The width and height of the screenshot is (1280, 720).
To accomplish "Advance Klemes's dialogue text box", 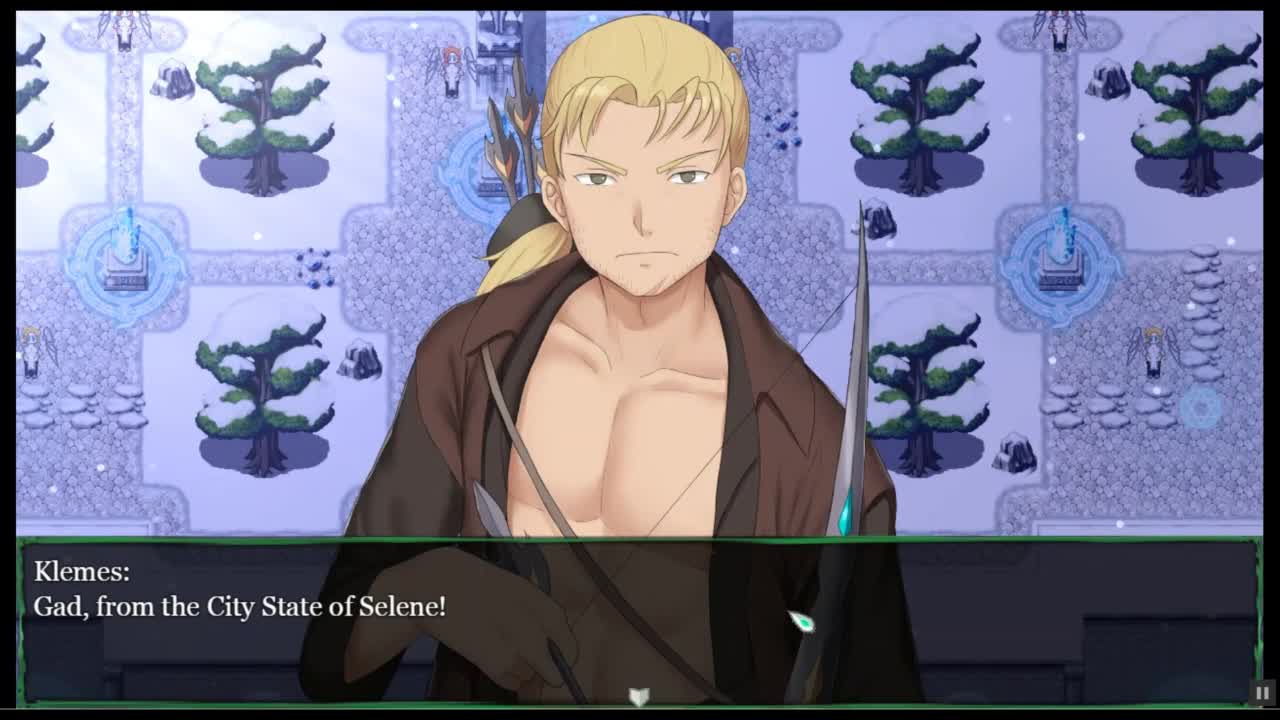I will pos(638,620).
